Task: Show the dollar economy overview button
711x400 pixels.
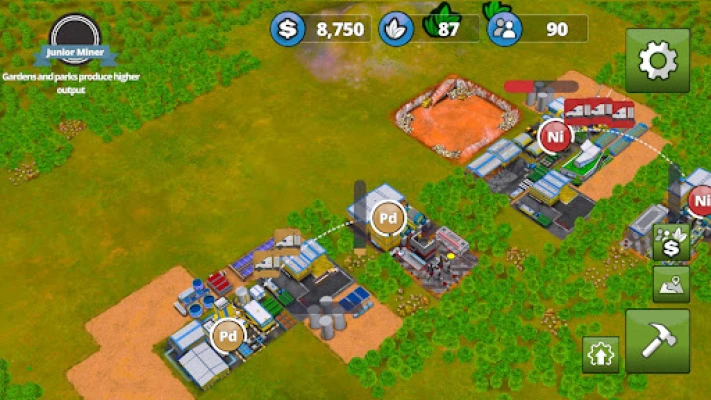Action: [671, 242]
